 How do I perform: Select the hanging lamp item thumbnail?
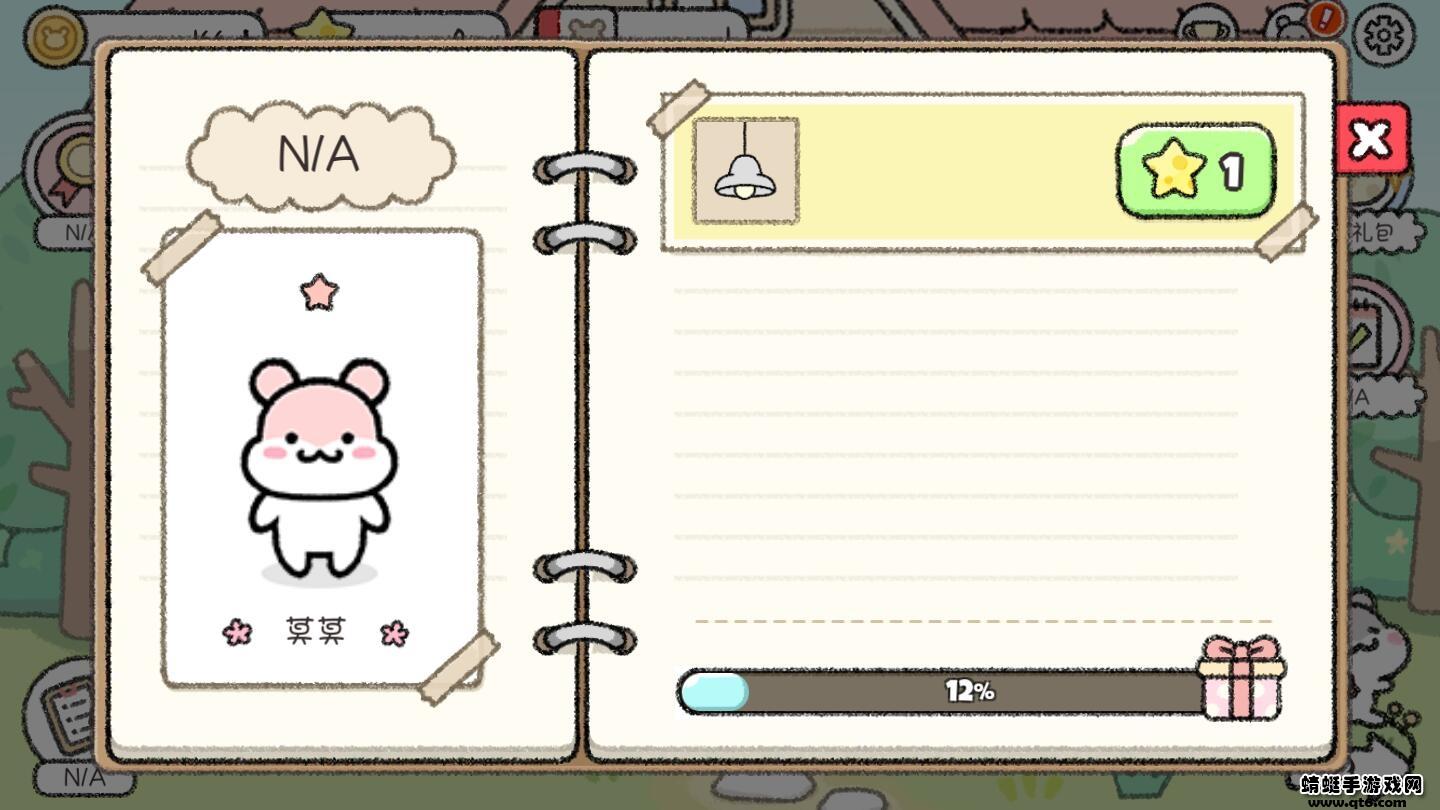pyautogui.click(x=746, y=170)
